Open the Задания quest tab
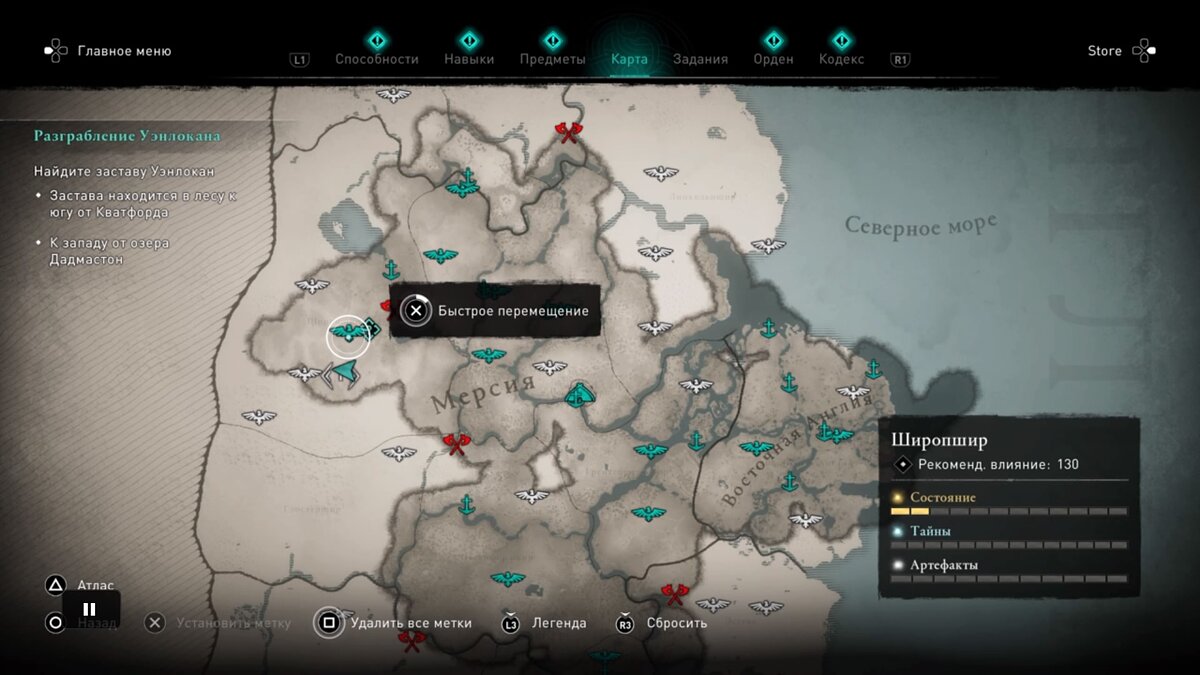This screenshot has width=1200, height=675. click(x=700, y=59)
